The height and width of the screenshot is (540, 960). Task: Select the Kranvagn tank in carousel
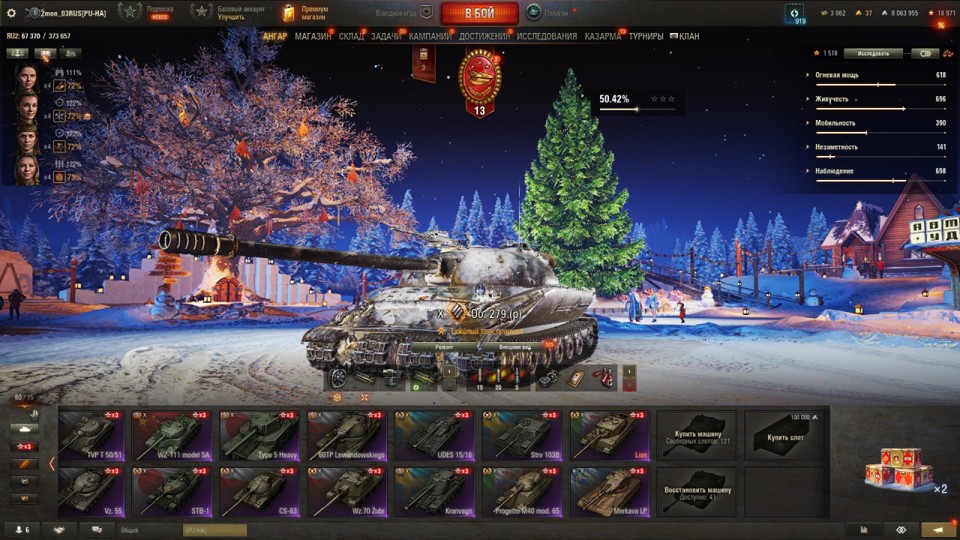point(434,492)
